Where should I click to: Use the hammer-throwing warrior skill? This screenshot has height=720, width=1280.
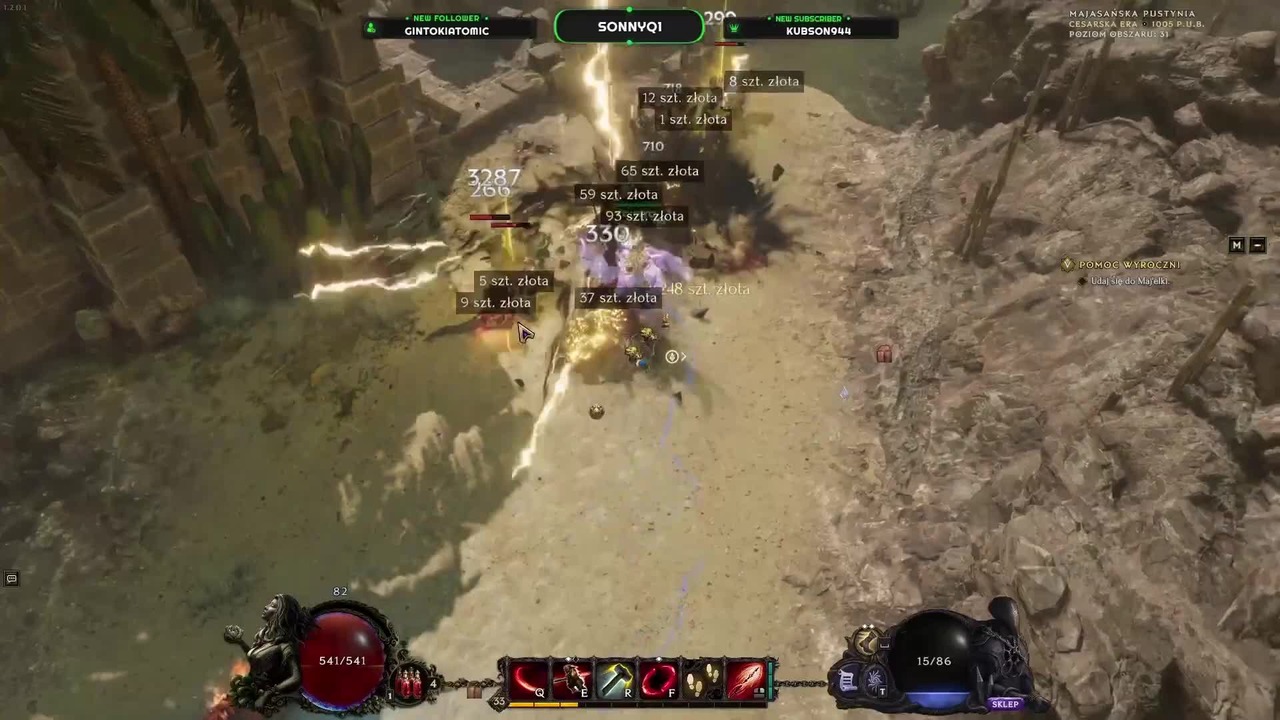[572, 680]
